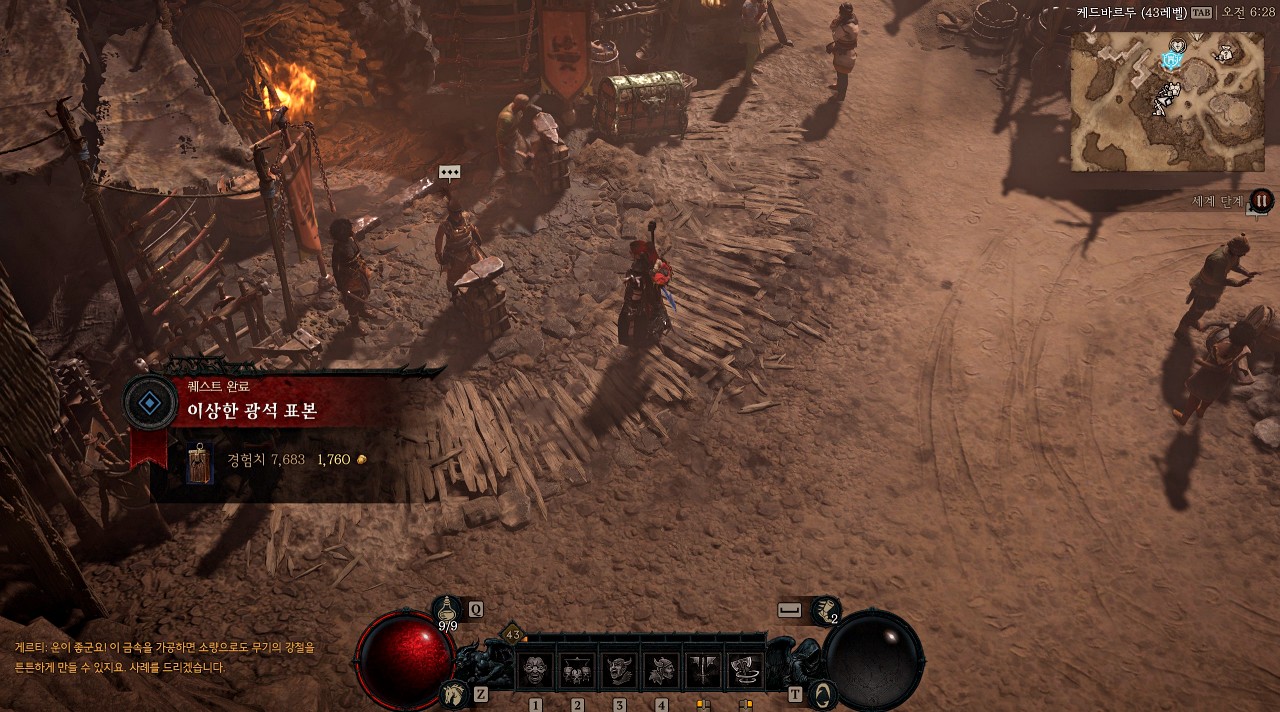Trigger the downward sword skill
Viewport: 1280px width, 712px height.
pyautogui.click(x=703, y=669)
